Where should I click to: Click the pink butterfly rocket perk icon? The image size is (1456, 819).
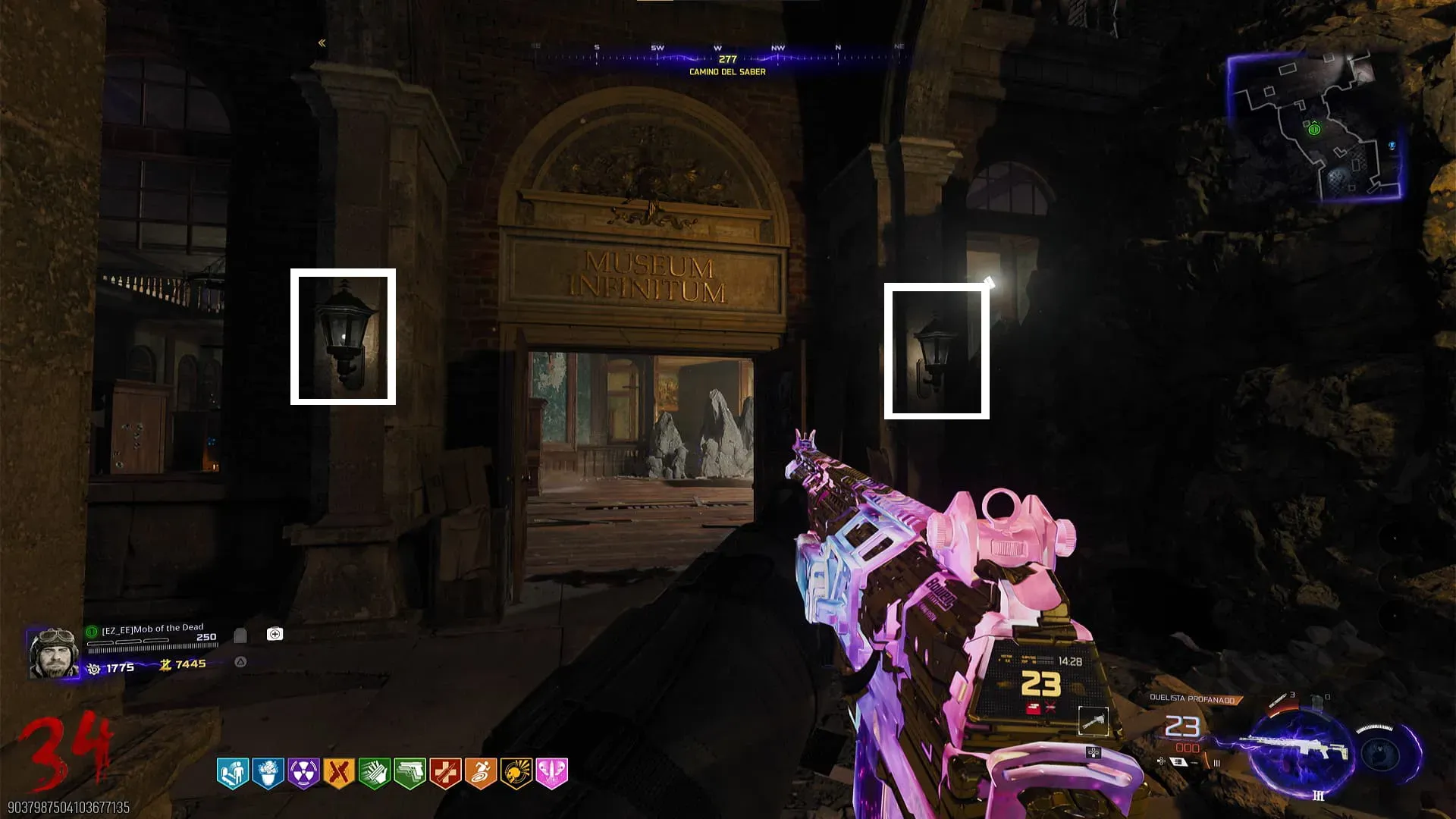point(551,773)
